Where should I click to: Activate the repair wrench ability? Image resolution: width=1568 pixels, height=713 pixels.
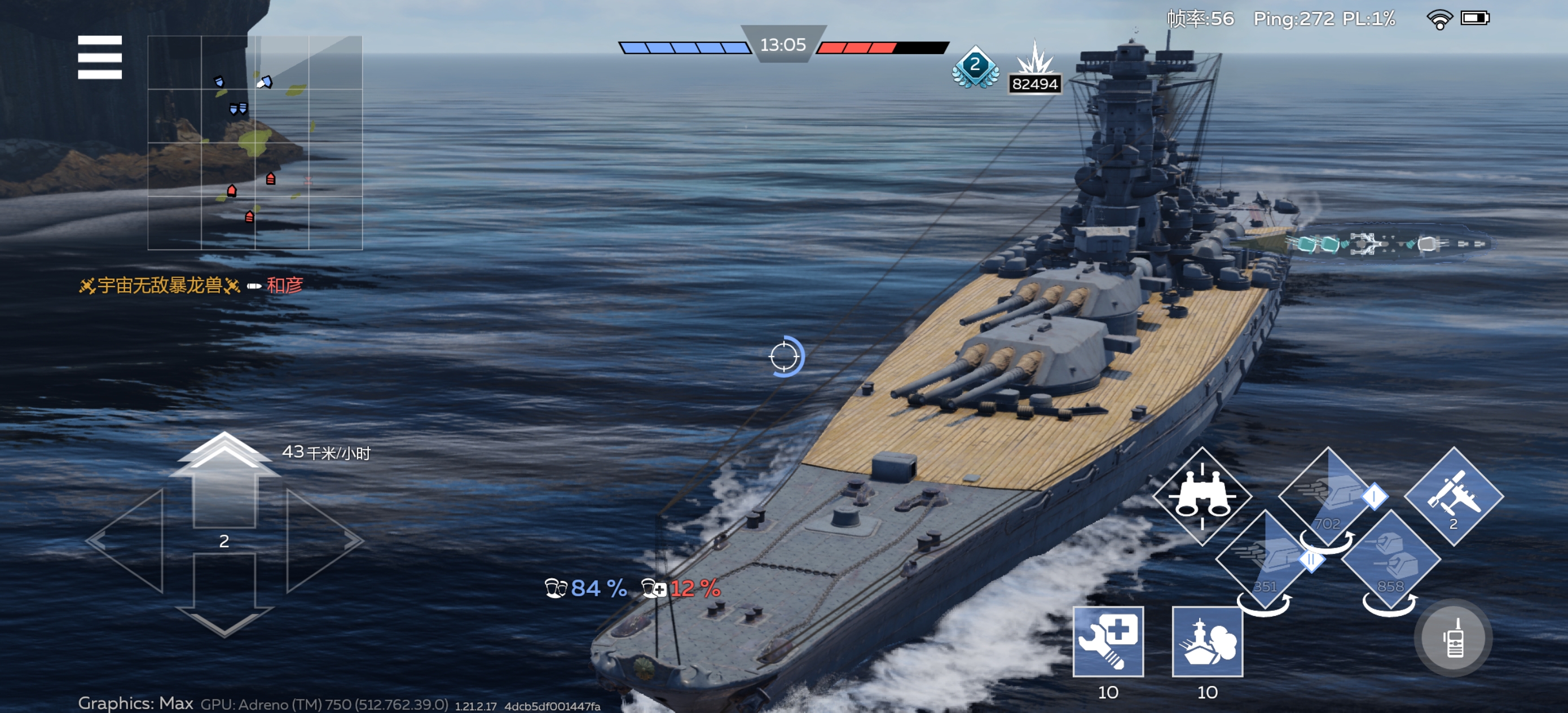click(1108, 642)
